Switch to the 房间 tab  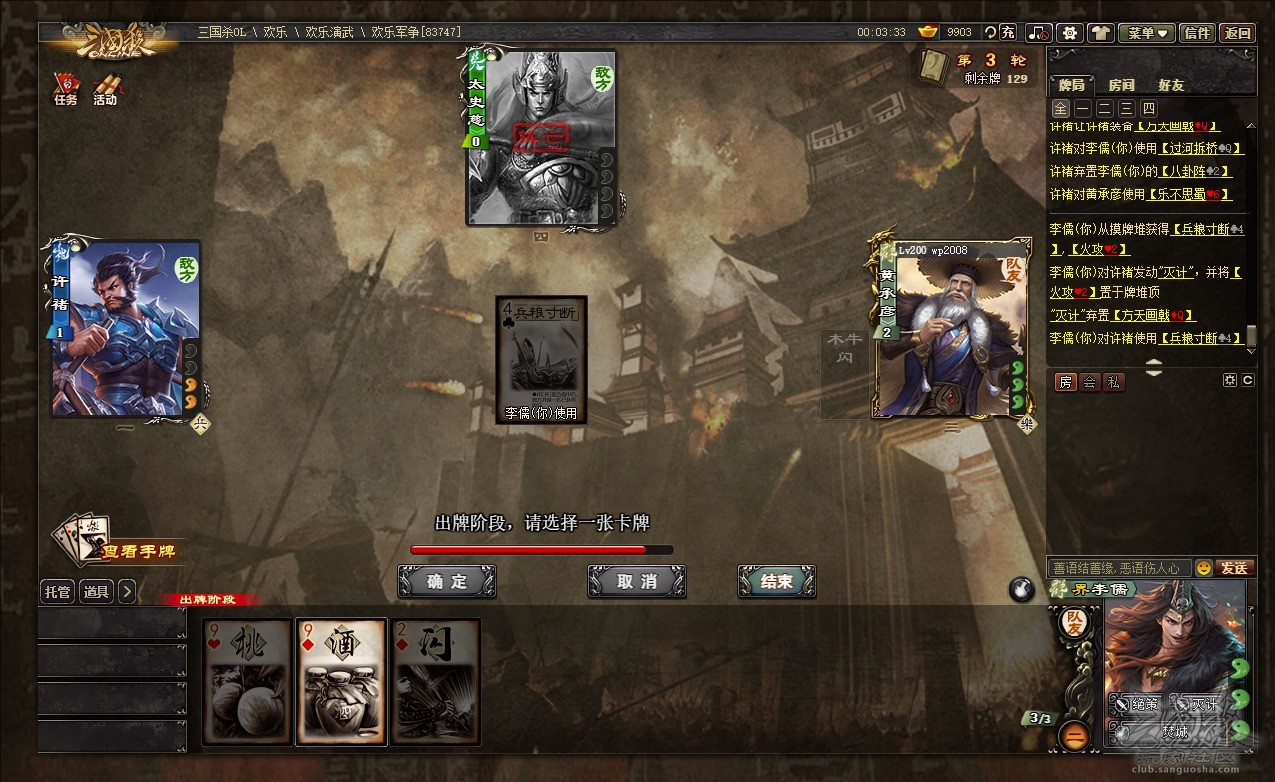pos(1121,85)
